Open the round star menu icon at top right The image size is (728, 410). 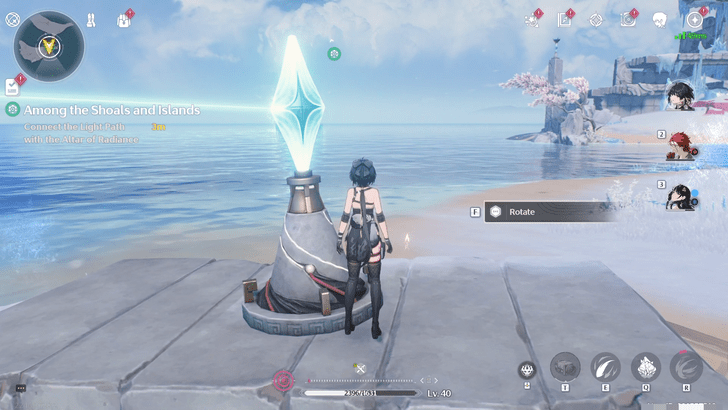(x=694, y=20)
